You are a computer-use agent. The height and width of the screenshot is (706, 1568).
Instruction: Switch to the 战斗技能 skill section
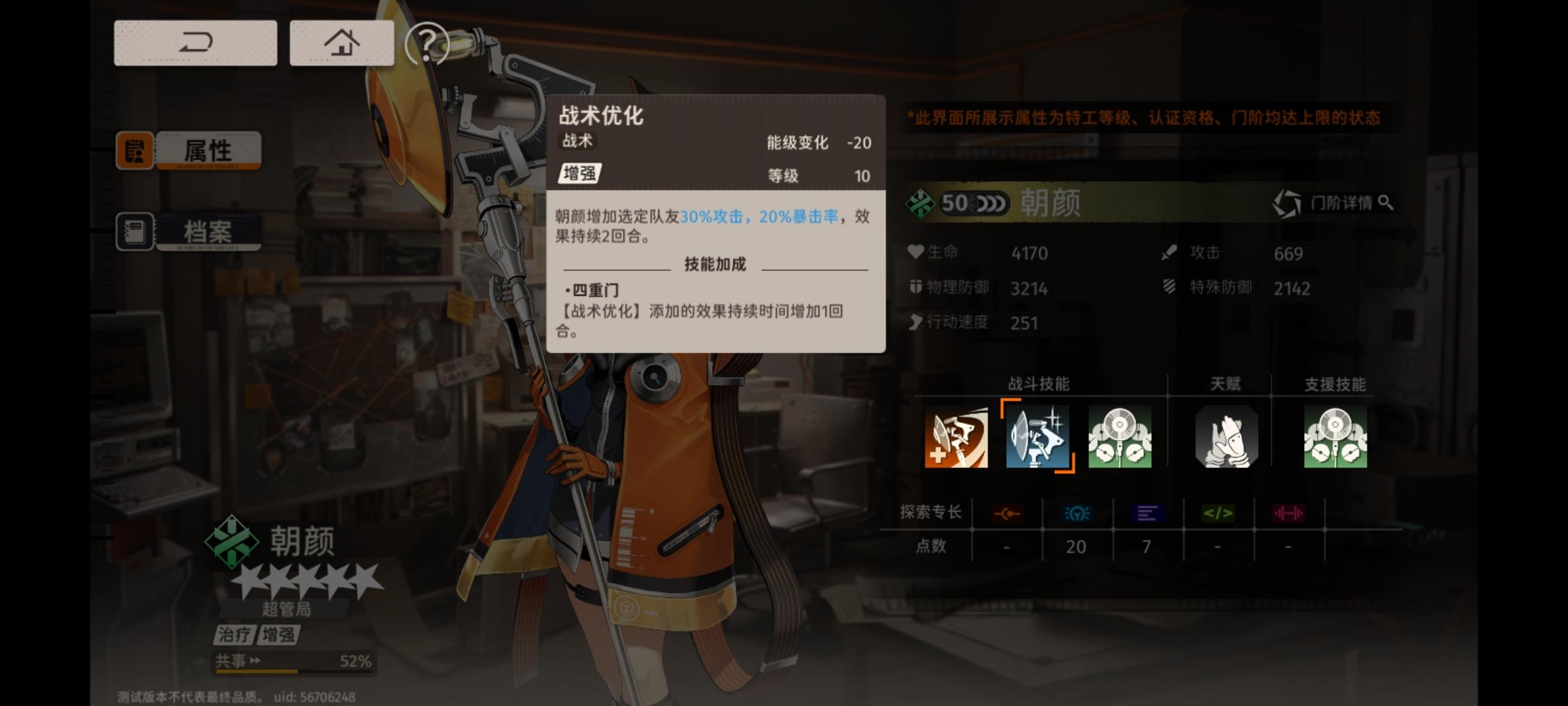[1039, 384]
